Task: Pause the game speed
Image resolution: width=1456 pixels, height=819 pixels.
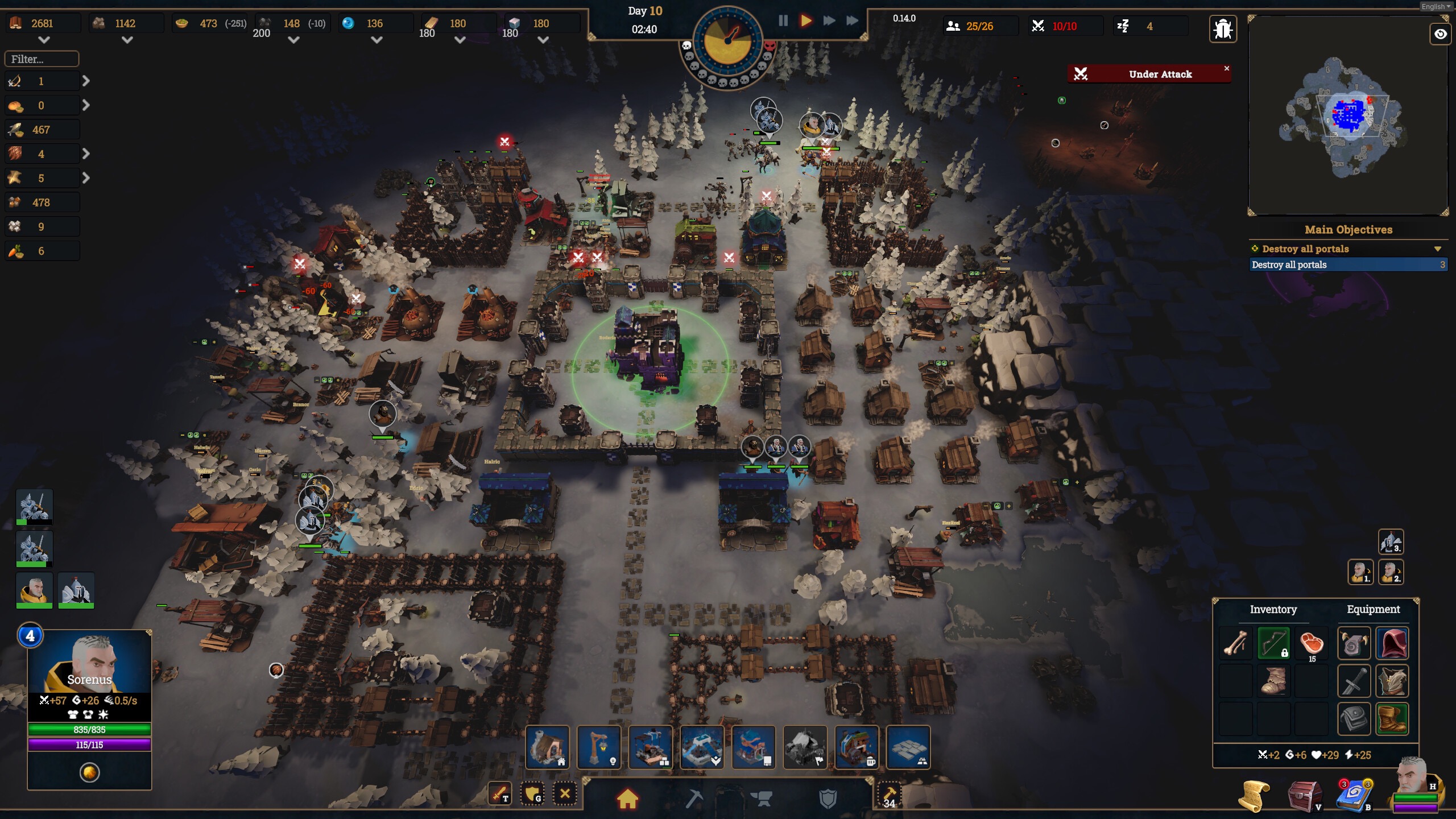Action: 783,21
